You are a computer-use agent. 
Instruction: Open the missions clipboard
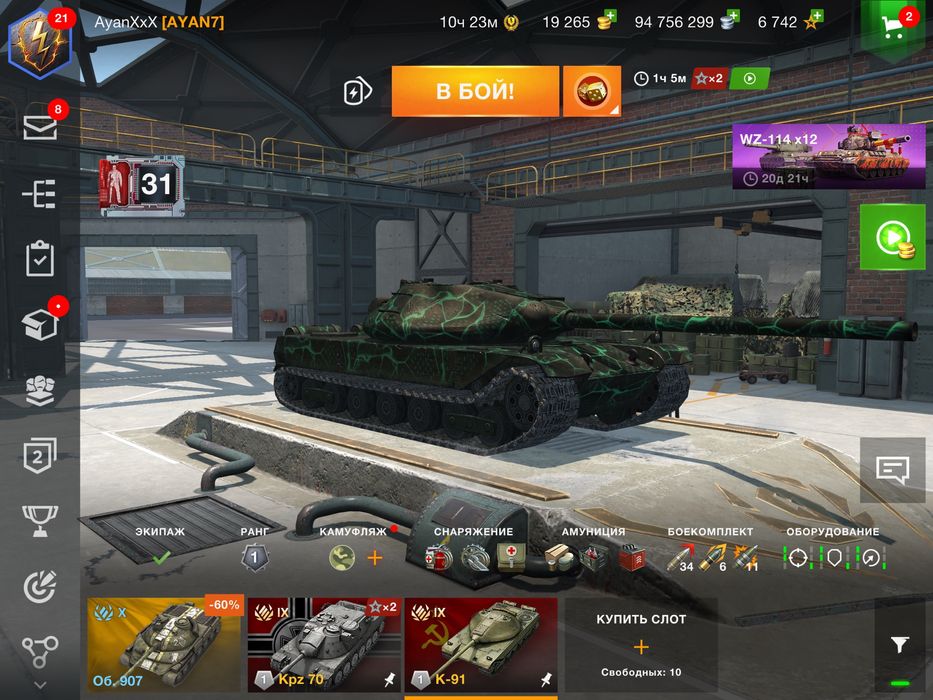click(40, 258)
